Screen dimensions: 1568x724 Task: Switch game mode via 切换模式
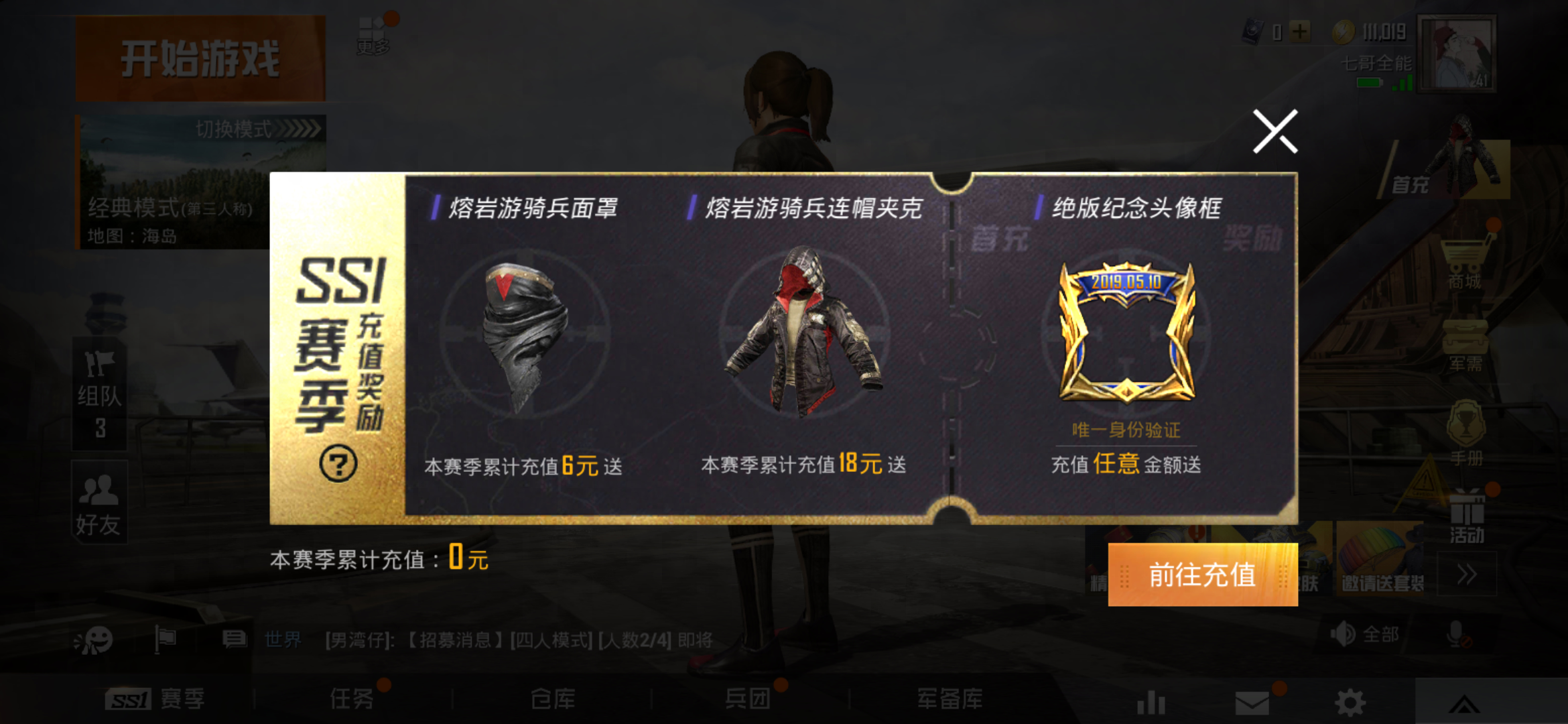[258, 129]
